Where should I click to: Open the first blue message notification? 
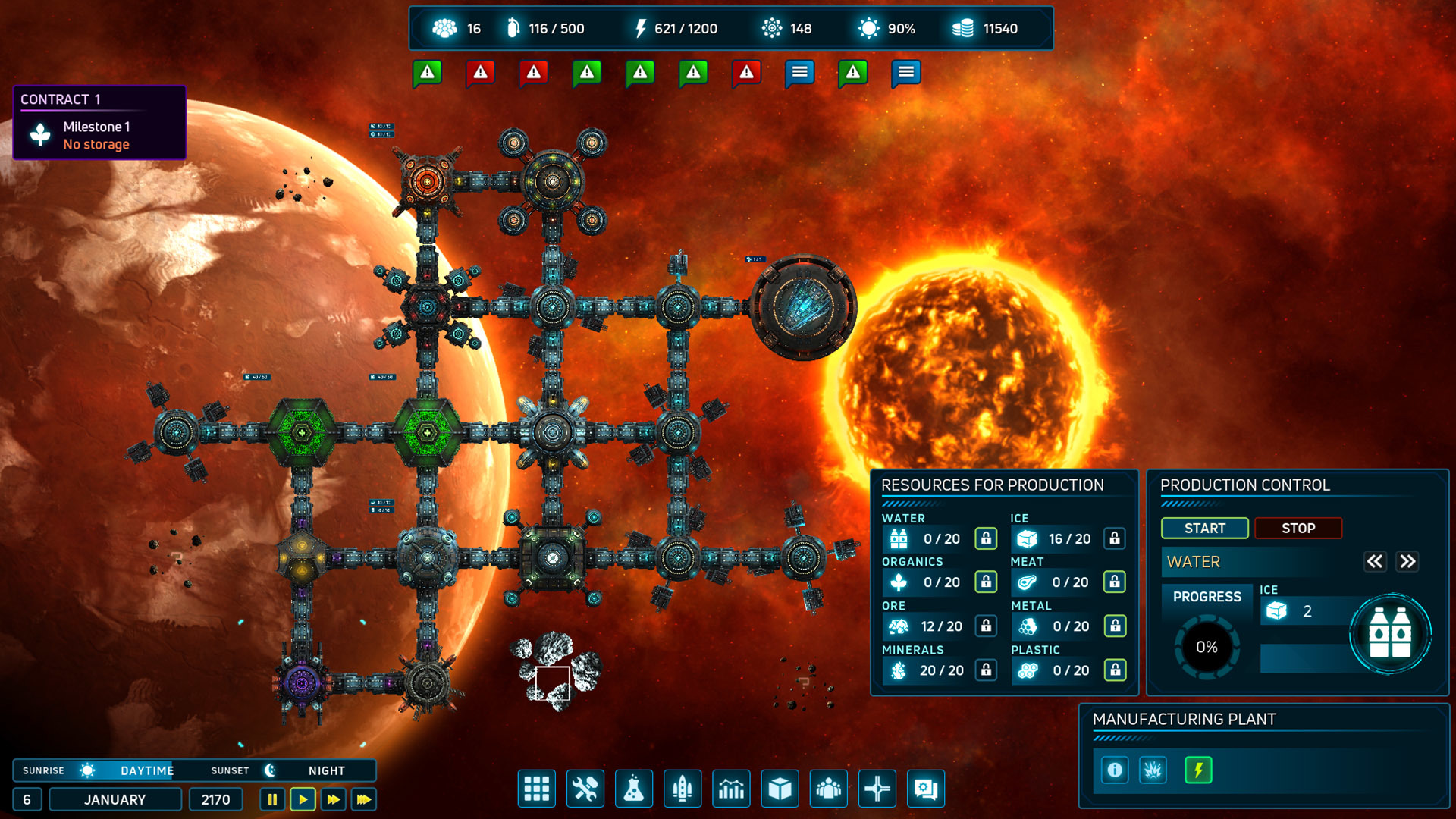799,73
